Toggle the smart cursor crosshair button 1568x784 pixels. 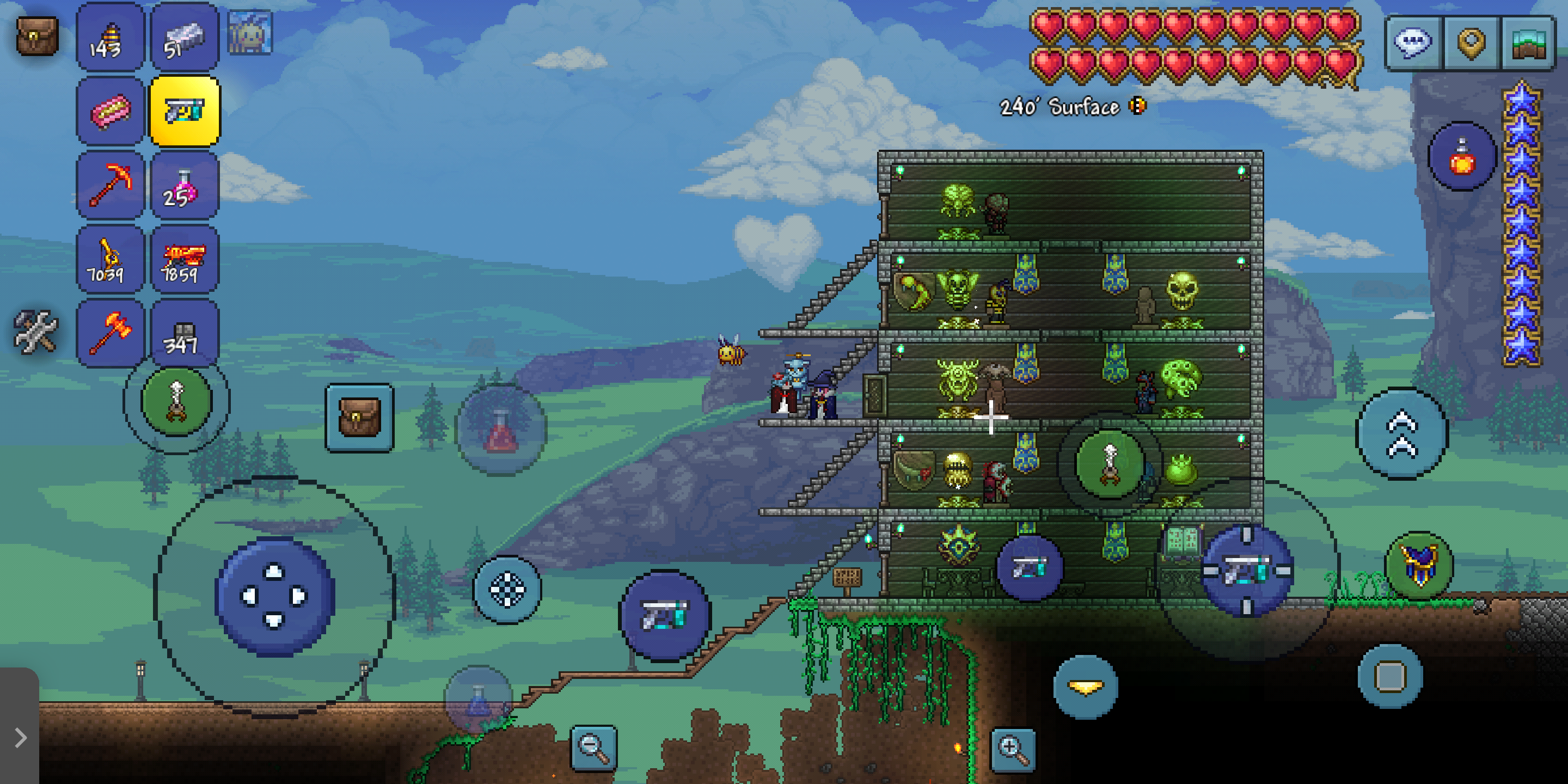tap(507, 589)
